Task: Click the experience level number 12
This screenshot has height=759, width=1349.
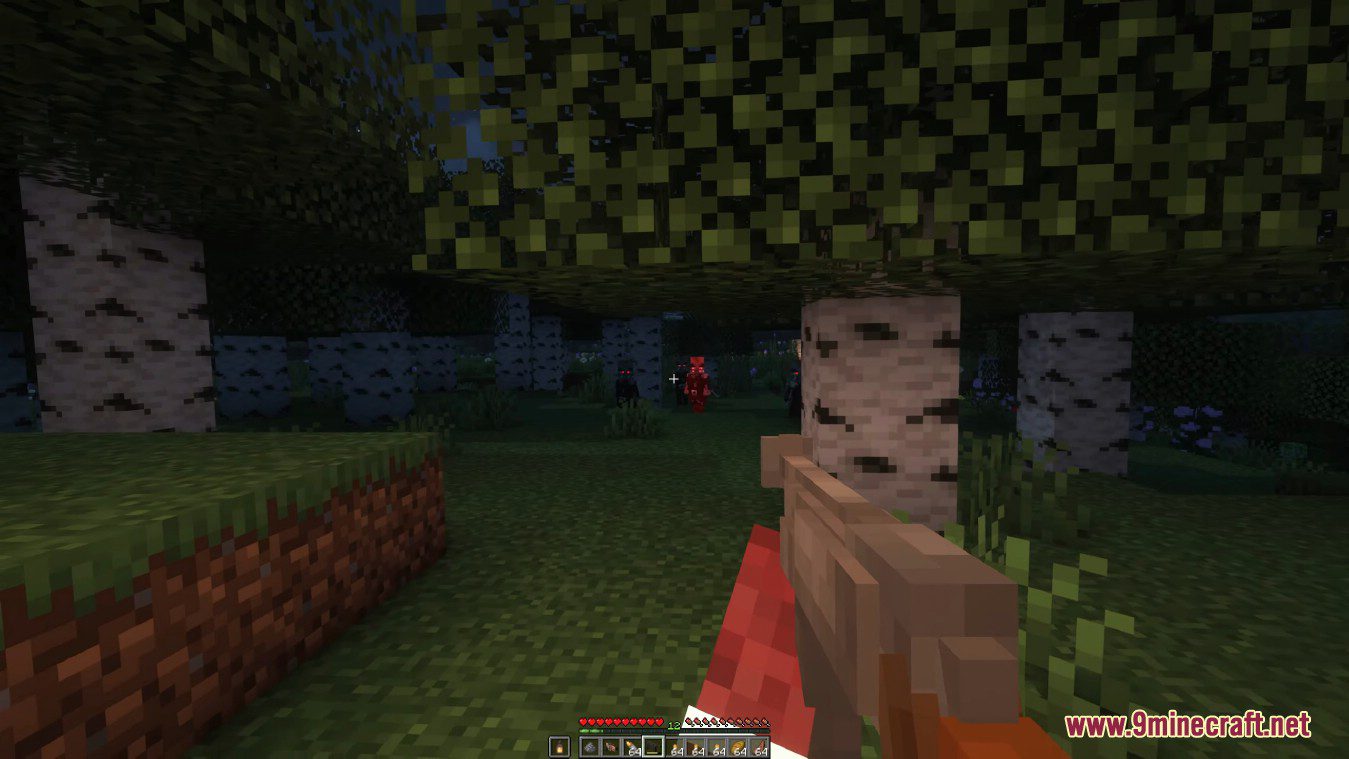Action: (673, 725)
